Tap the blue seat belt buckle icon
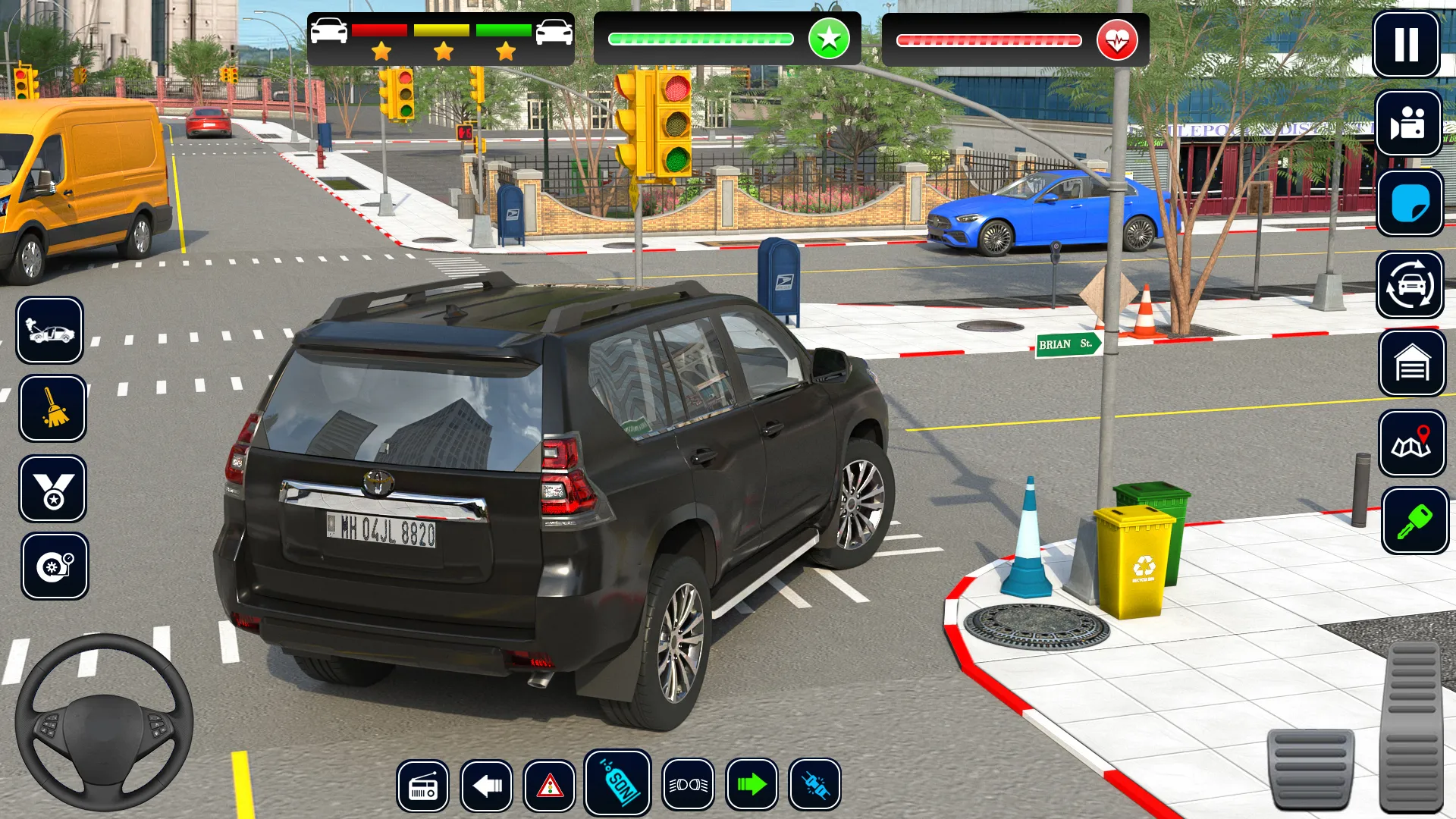This screenshot has height=819, width=1456. (x=814, y=785)
